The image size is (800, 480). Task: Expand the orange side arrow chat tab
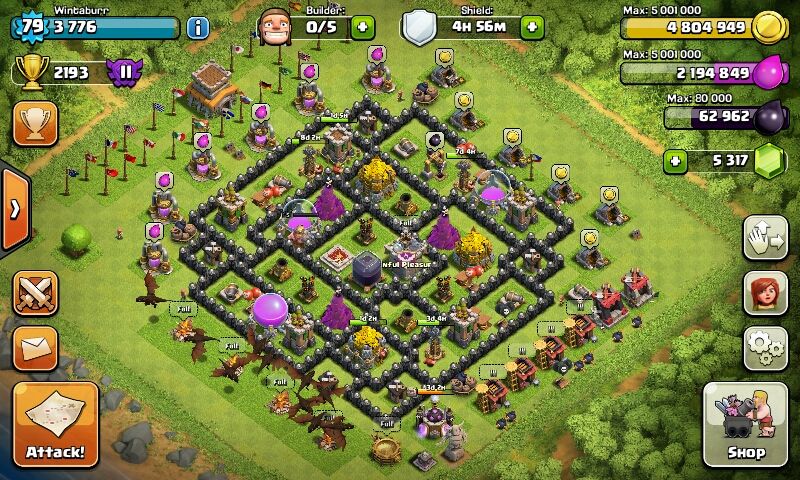point(14,210)
